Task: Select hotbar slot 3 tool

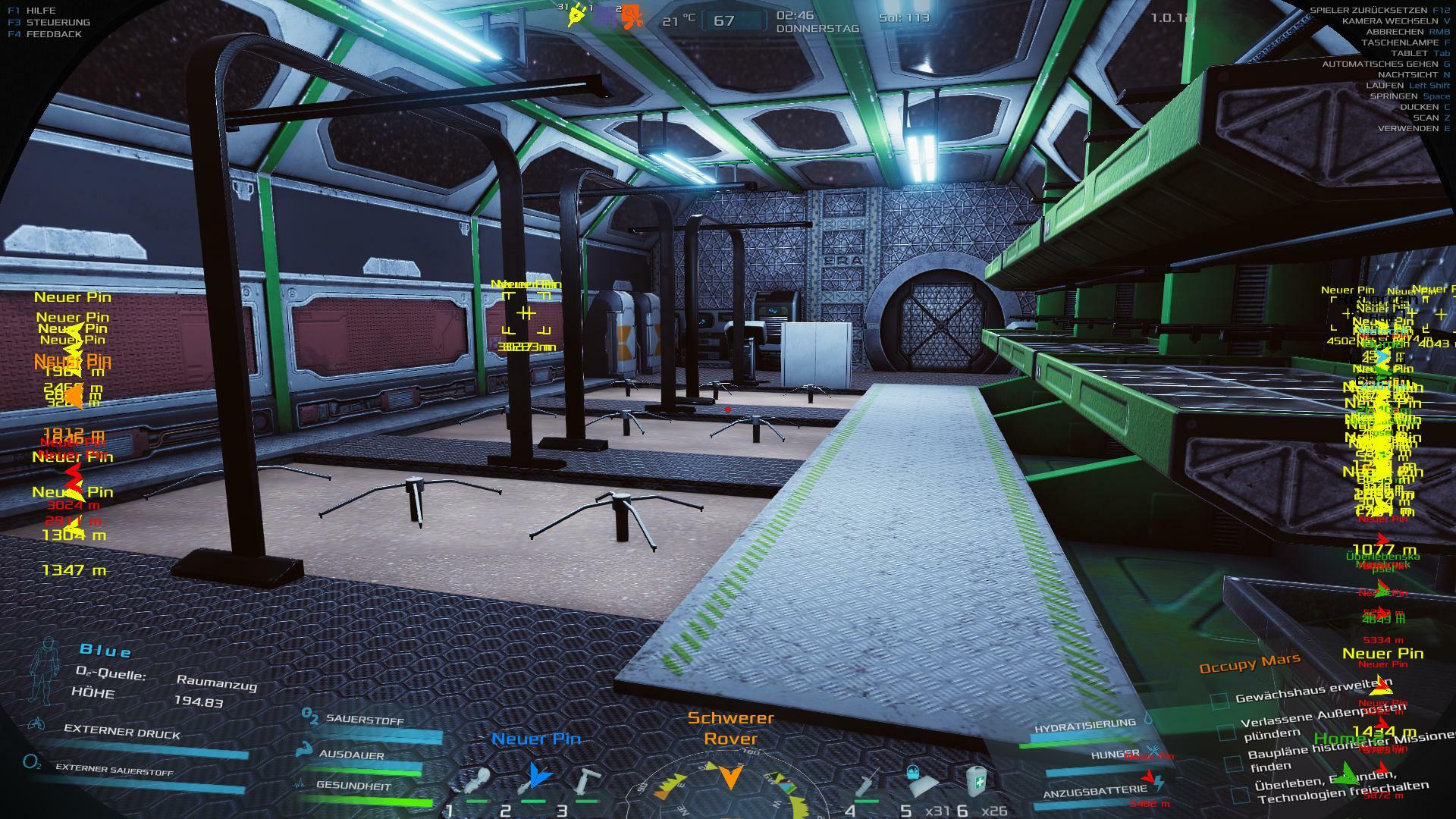Action: tap(586, 781)
